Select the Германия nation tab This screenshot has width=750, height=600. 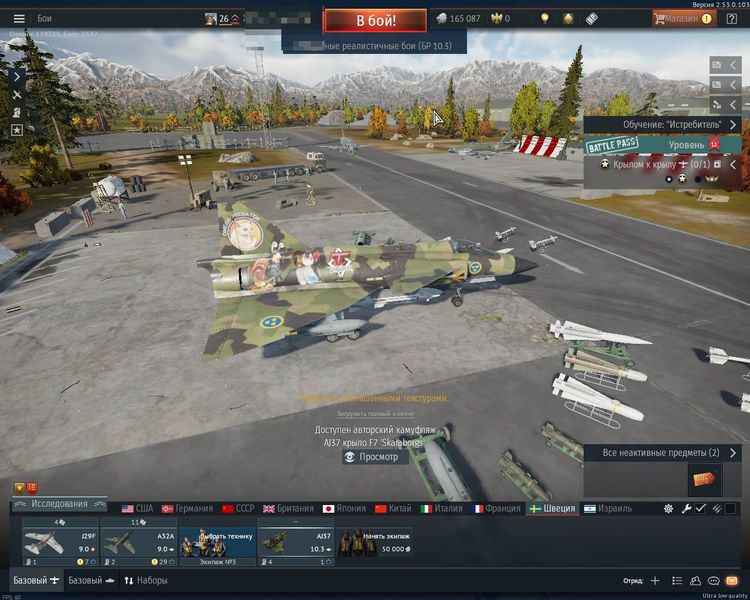188,508
